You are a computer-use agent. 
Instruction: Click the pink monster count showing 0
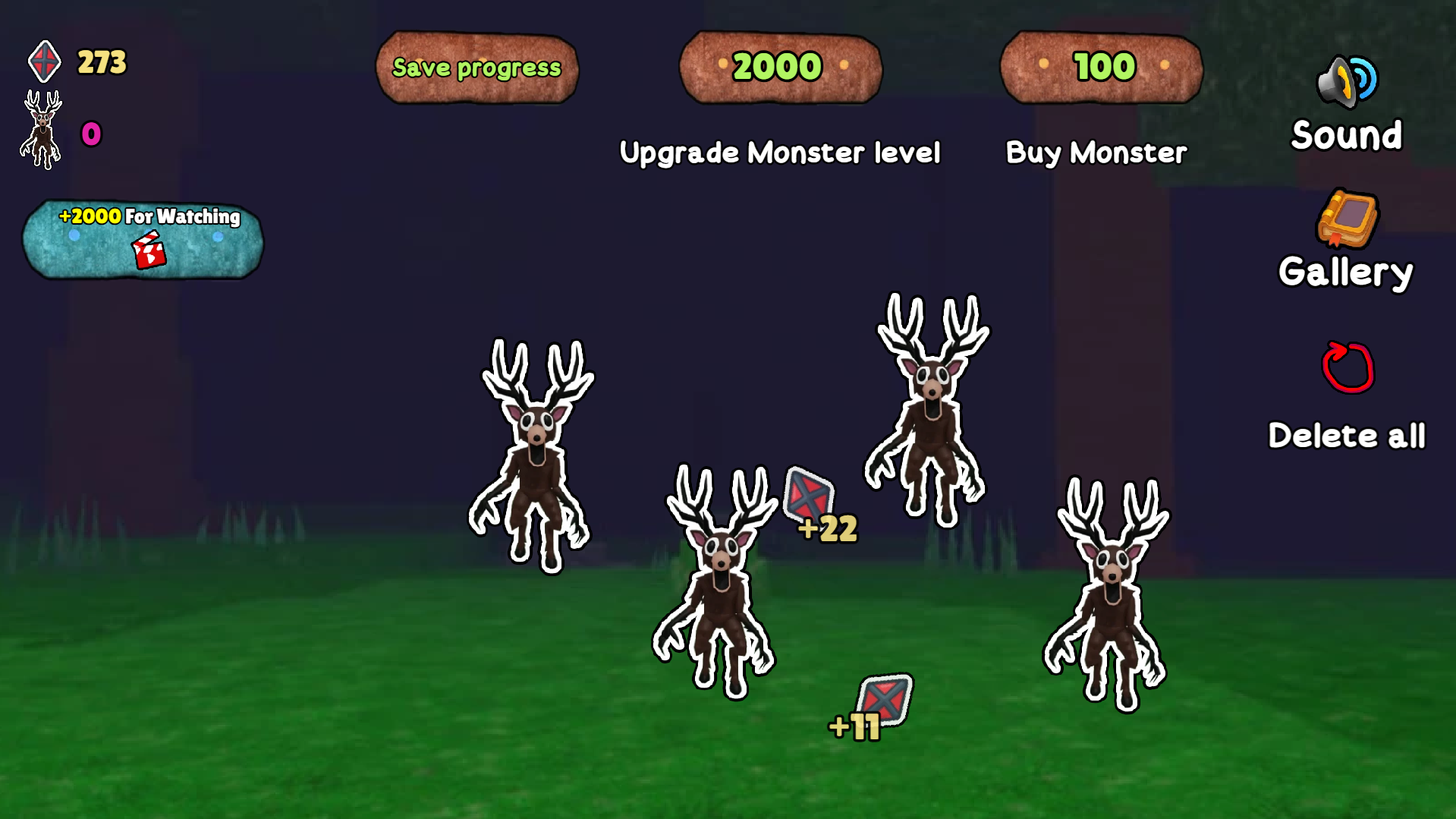(x=90, y=134)
